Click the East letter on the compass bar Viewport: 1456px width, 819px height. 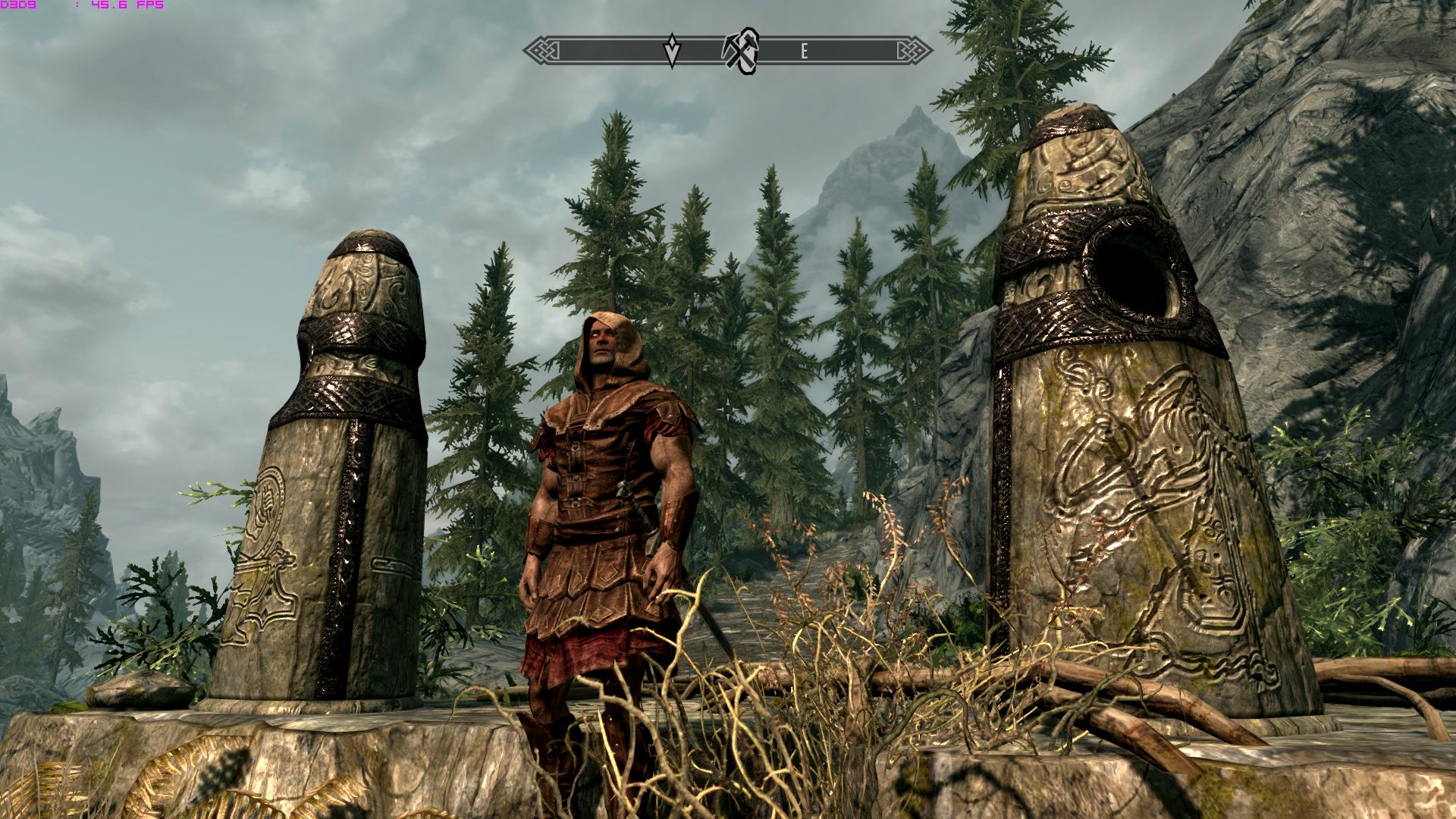coord(804,52)
